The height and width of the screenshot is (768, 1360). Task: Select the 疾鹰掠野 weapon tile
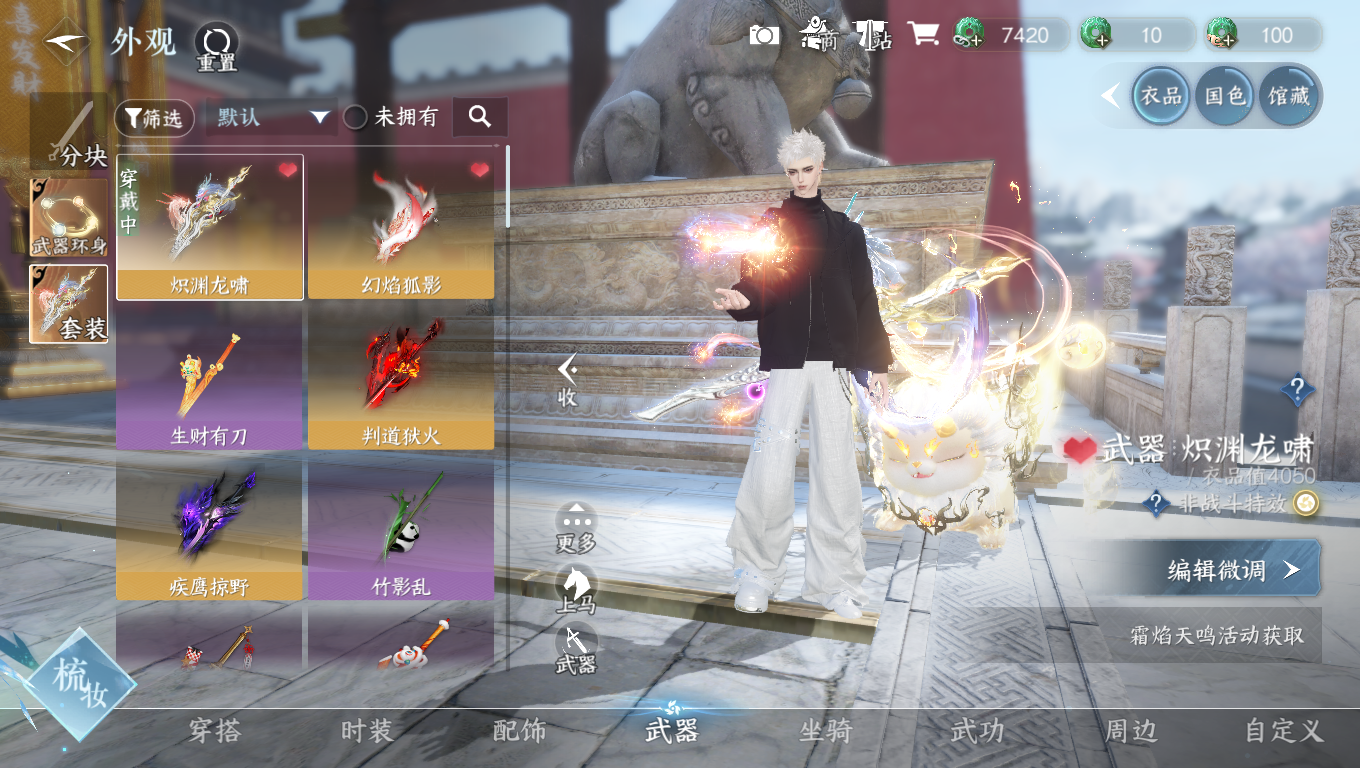point(209,529)
